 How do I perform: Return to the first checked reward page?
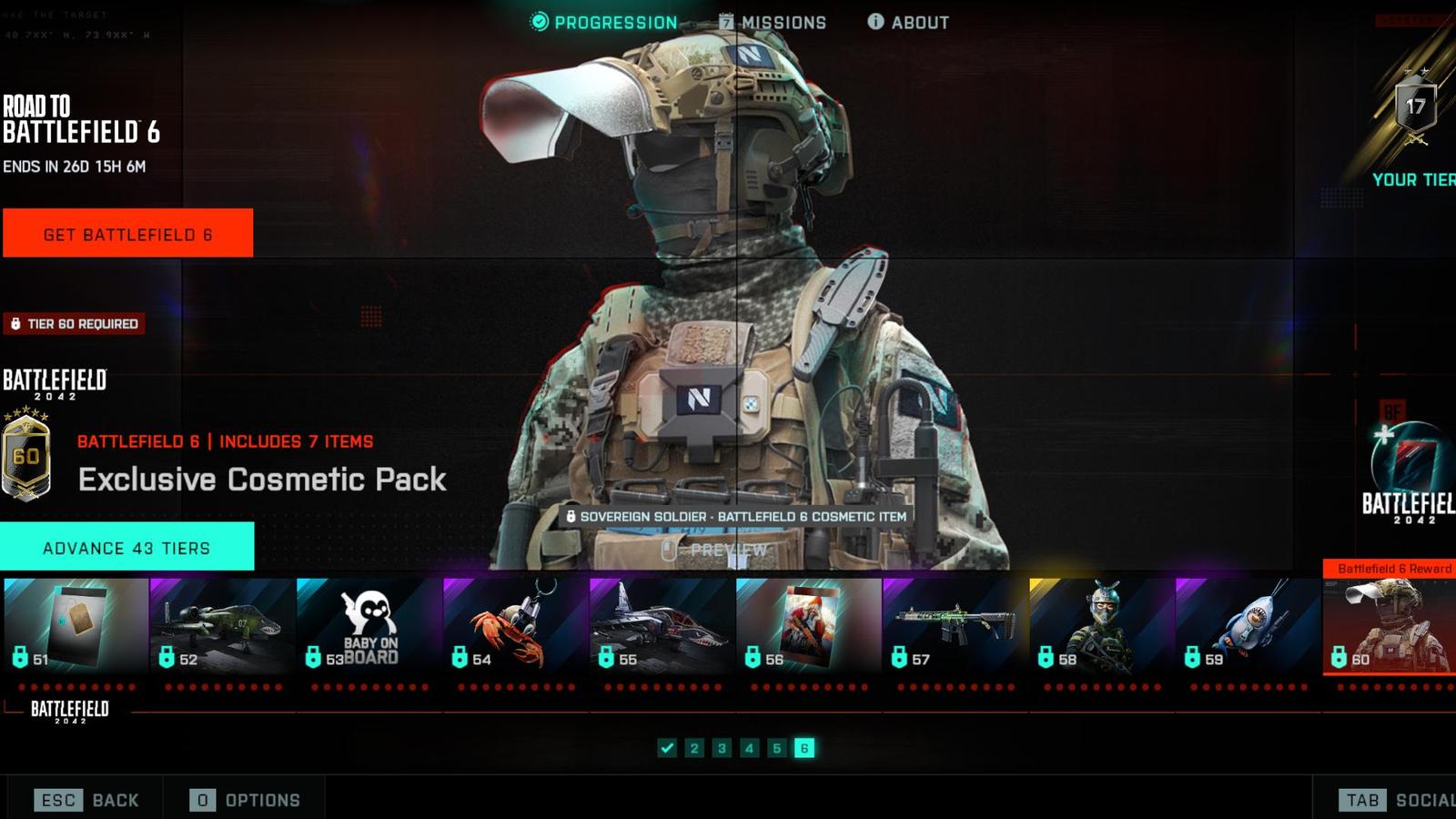(667, 748)
